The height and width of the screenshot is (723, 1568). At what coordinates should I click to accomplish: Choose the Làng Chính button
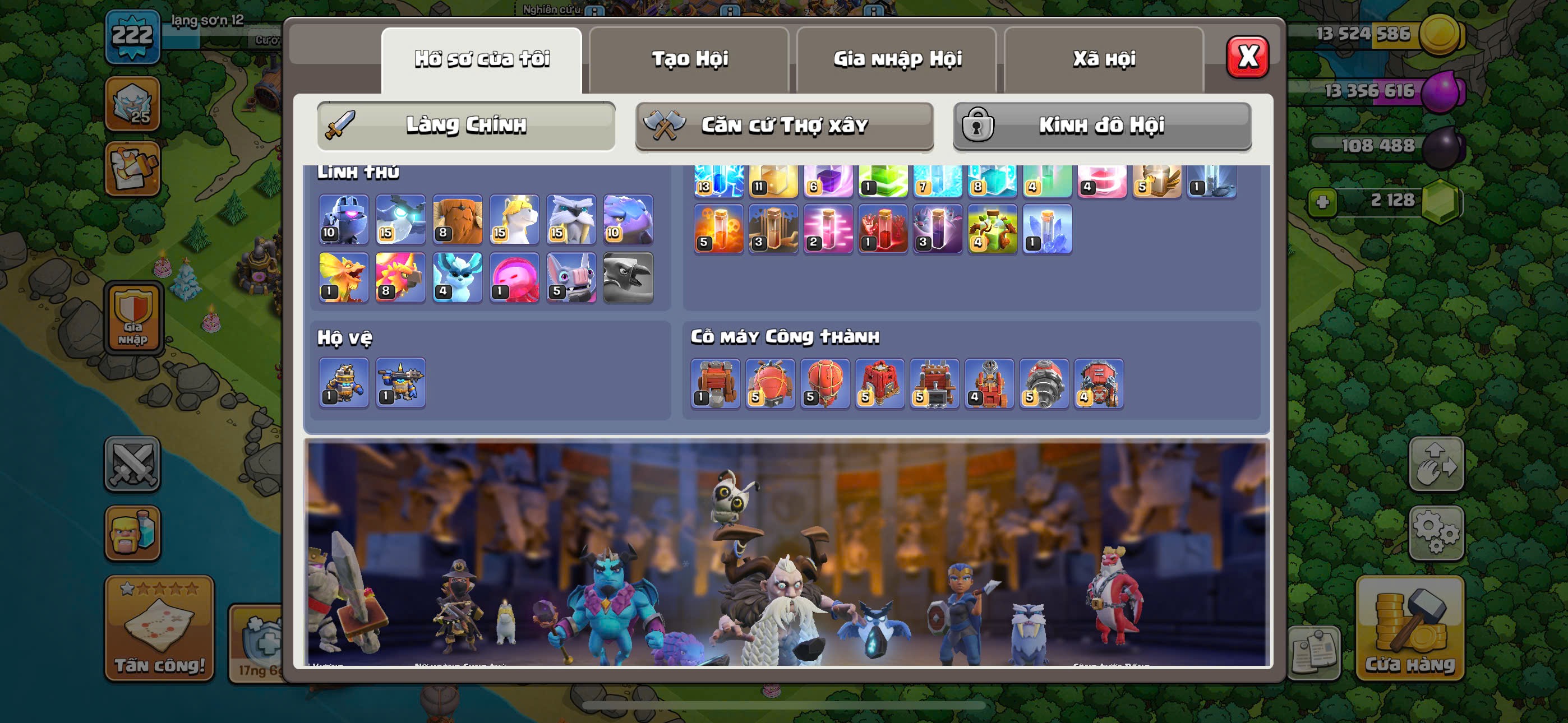coord(465,126)
